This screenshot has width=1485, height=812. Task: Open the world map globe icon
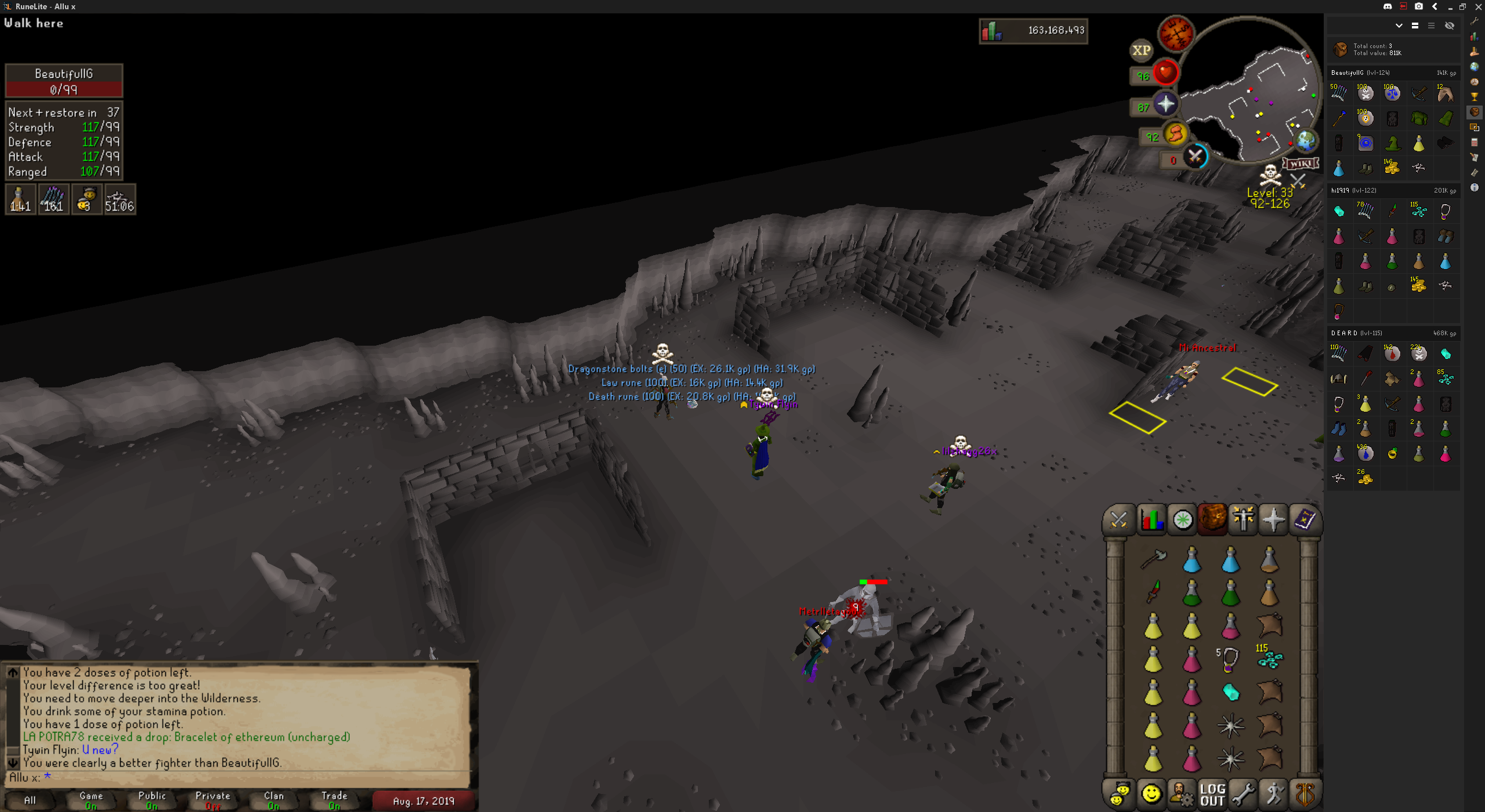pos(1306,141)
